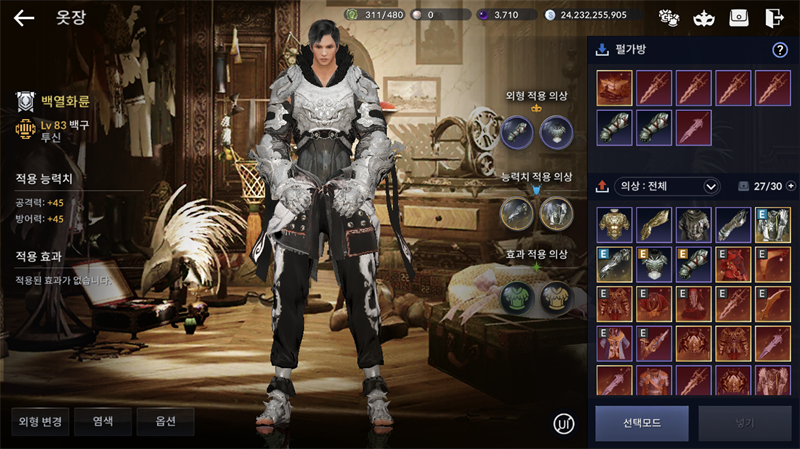Expand storage with the plus beside 27/30
This screenshot has height=449, width=800.
pyautogui.click(x=791, y=186)
